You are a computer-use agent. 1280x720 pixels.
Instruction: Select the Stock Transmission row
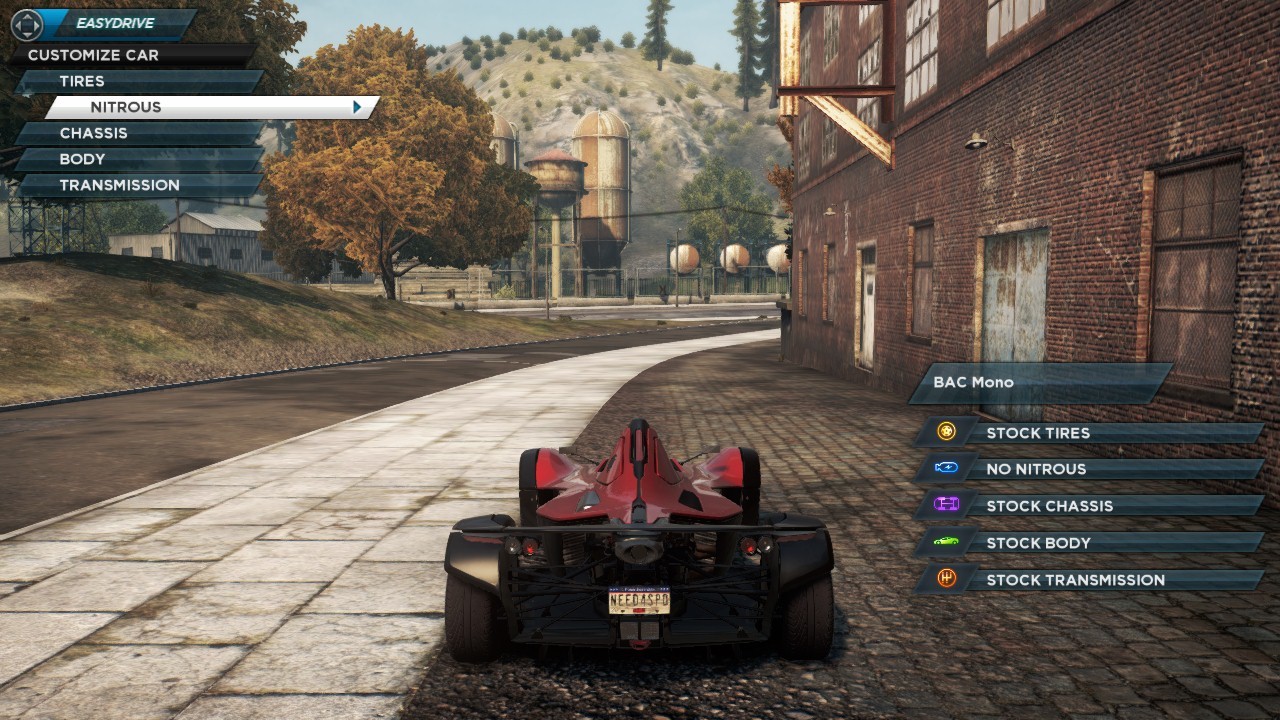tap(1088, 580)
